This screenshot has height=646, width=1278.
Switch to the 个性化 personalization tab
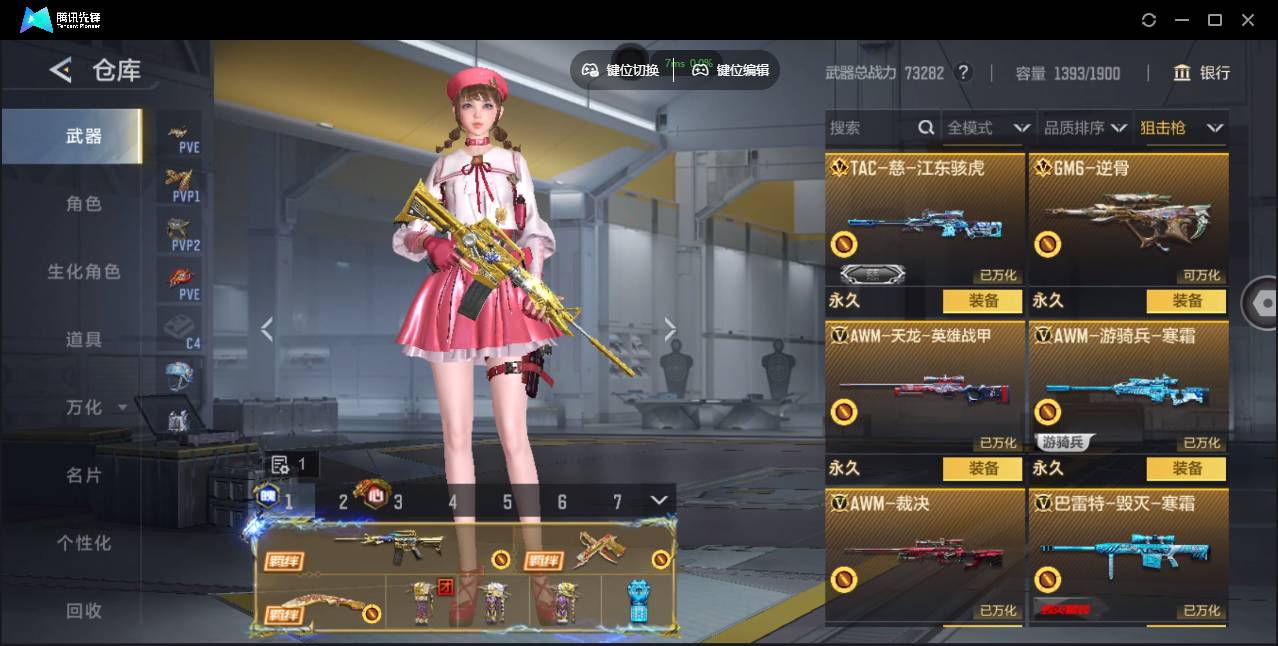[84, 543]
